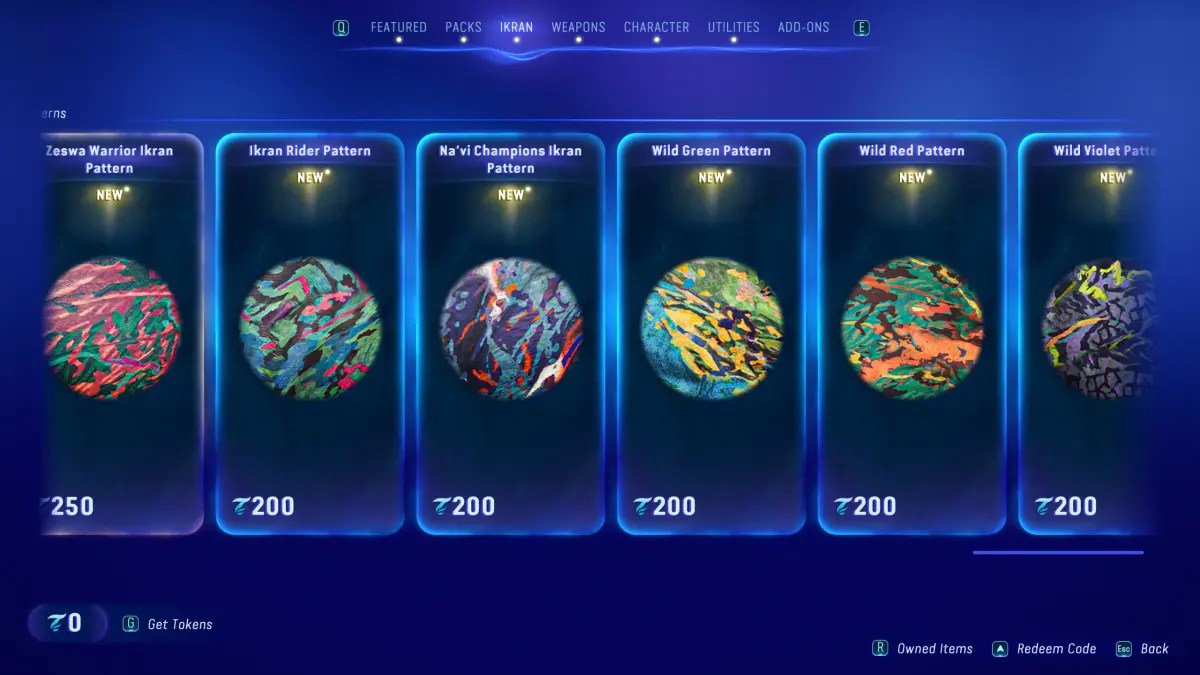Open Owned Items
Viewport: 1200px width, 675px height.
pos(934,649)
